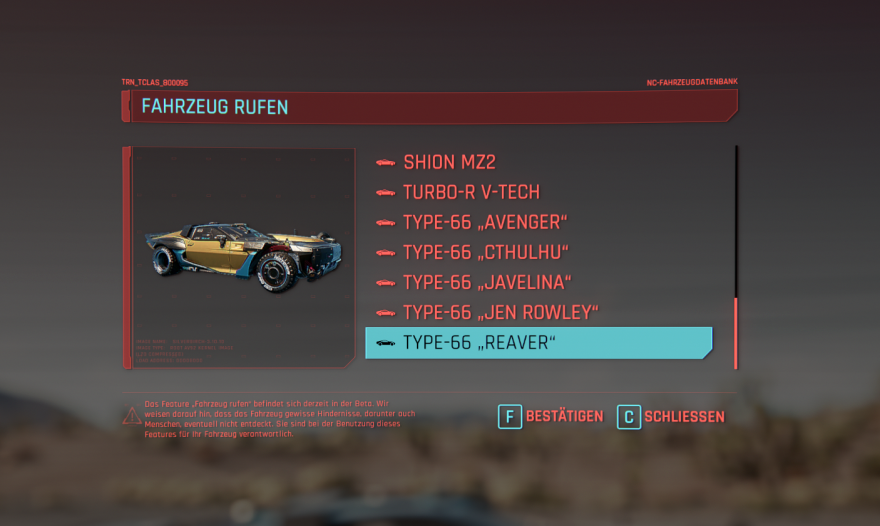Select the Type-66 „Jen Rowley“ car
The width and height of the screenshot is (880, 526).
pyautogui.click(x=500, y=312)
